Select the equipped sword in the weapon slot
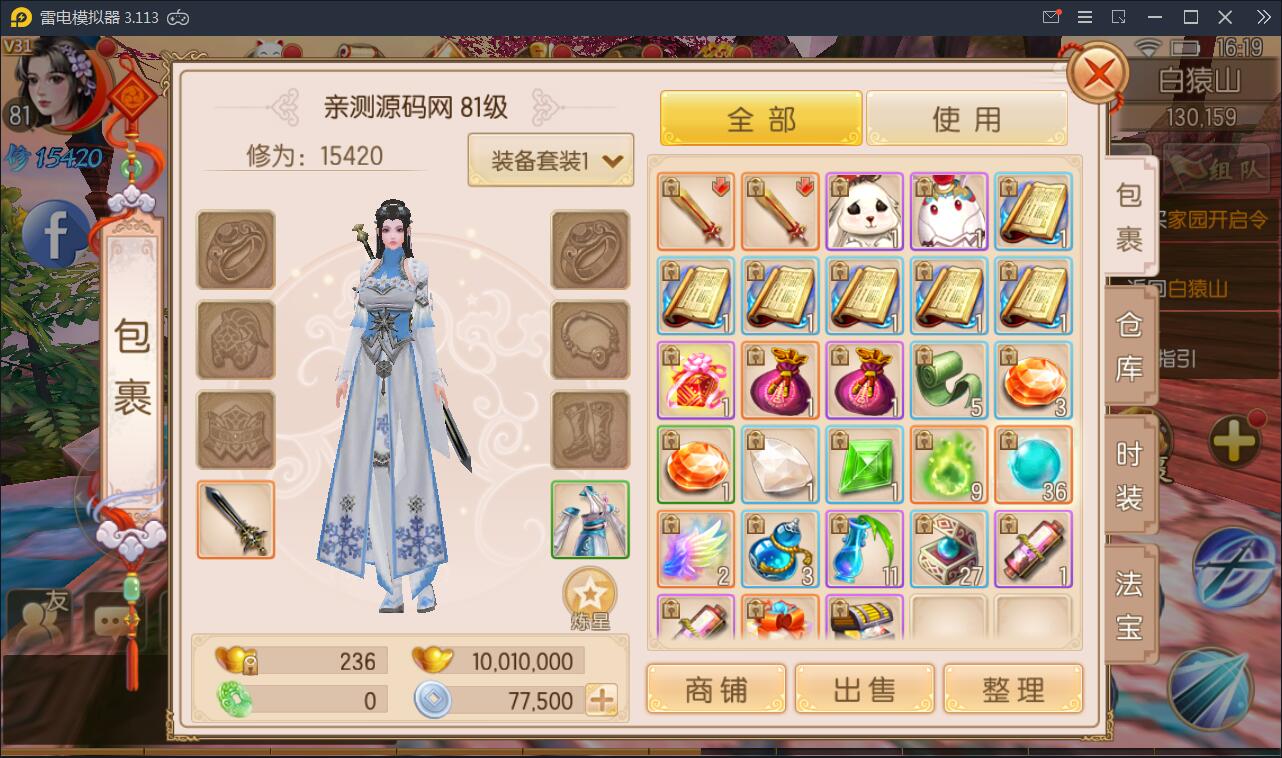The height and width of the screenshot is (758, 1282). coord(235,519)
